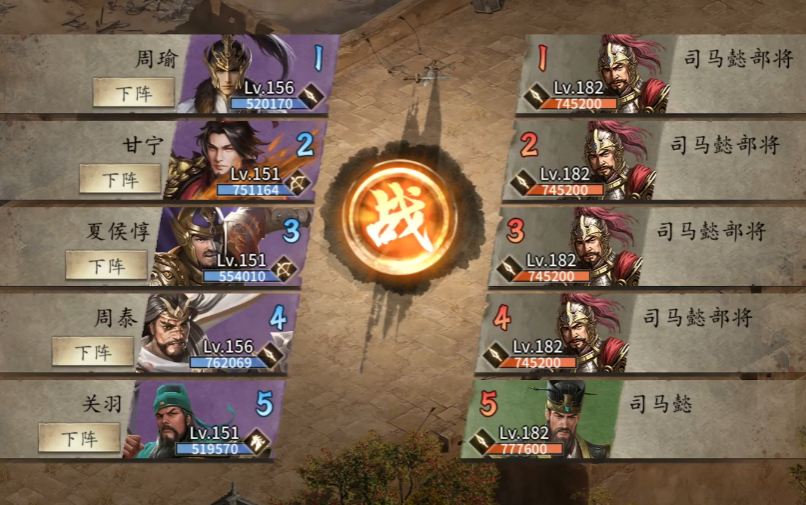Screen dimensions: 806x505
Task: Check enemy 司马懿部将 in slot 4
Action: click(585, 328)
